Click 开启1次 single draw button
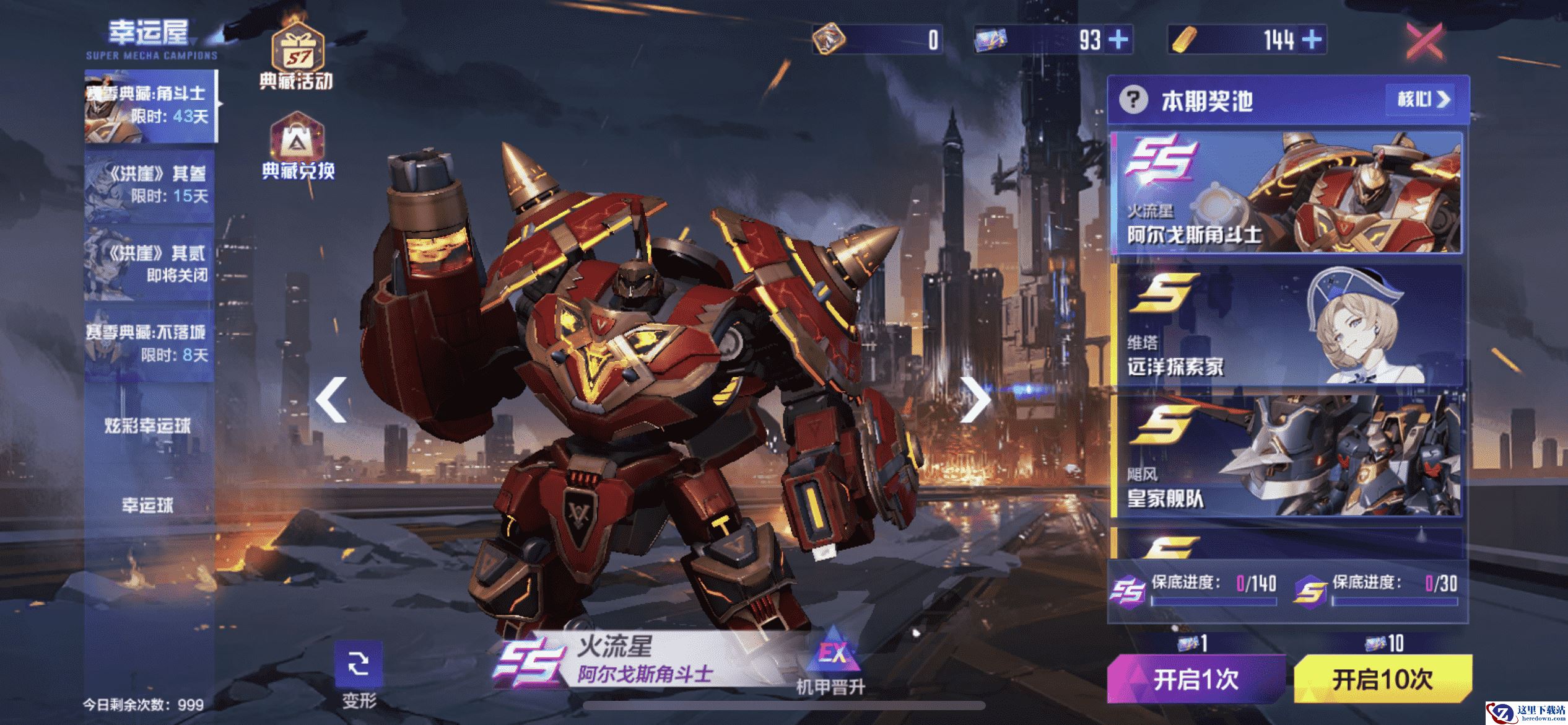This screenshot has width=1568, height=725. [x=1196, y=680]
